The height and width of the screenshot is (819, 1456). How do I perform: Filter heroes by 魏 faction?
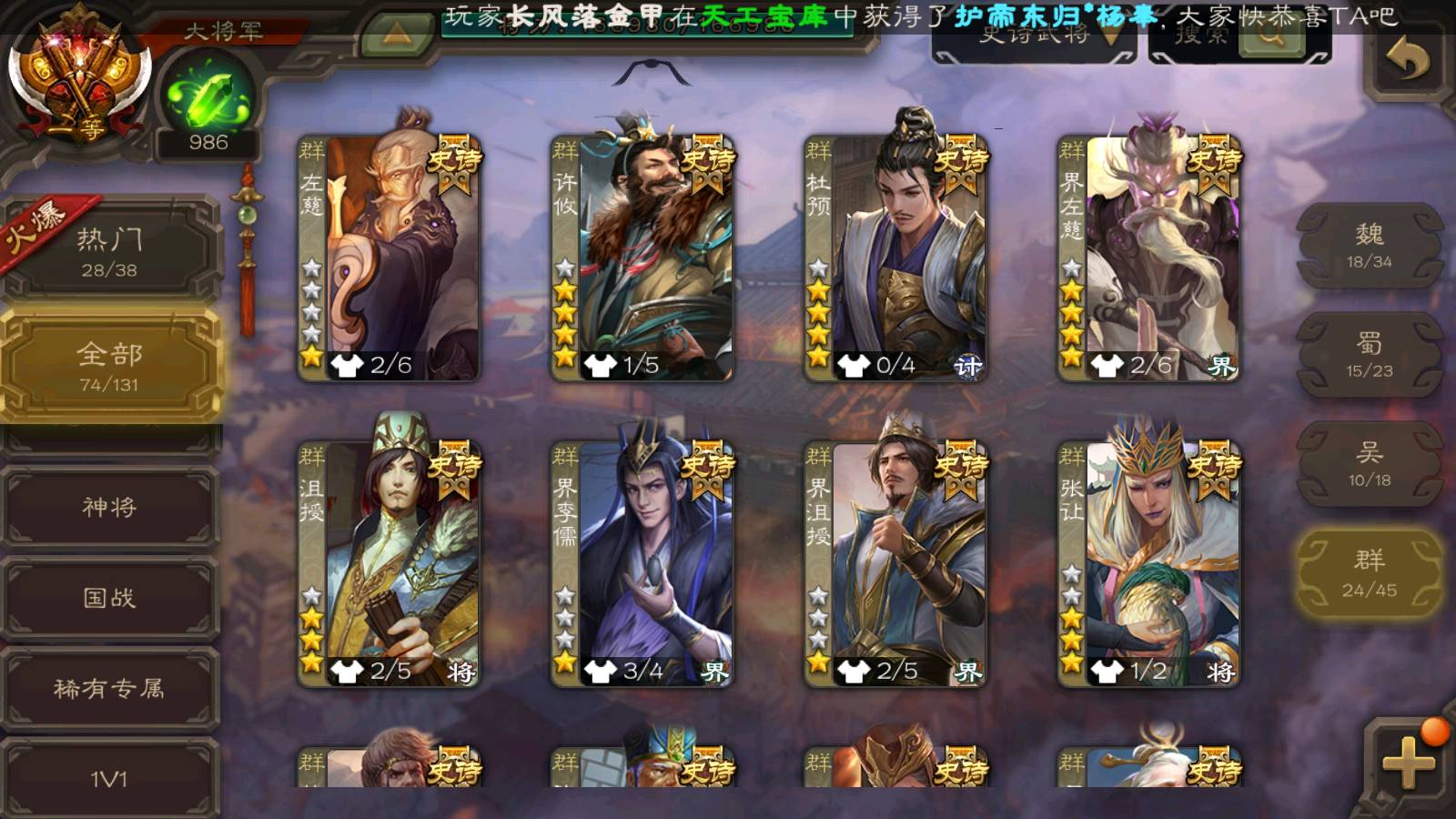click(1369, 246)
